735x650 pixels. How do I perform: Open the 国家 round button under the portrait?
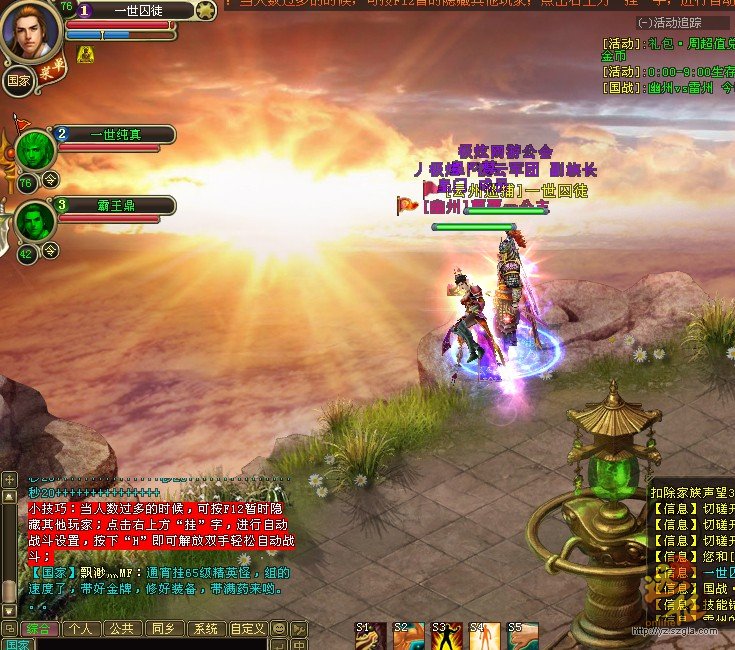point(18,81)
